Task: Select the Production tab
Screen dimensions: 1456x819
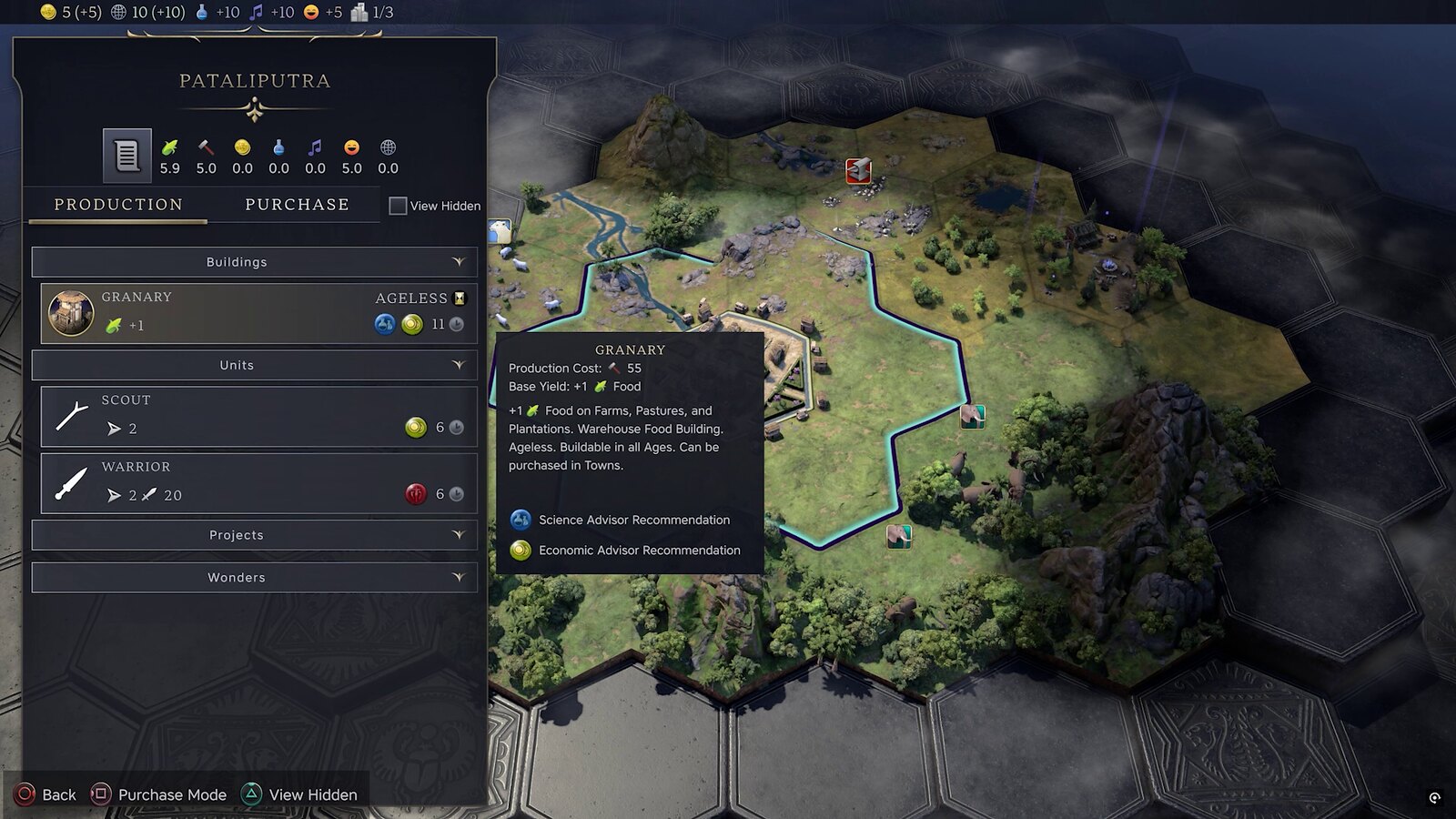Action: coord(118,205)
